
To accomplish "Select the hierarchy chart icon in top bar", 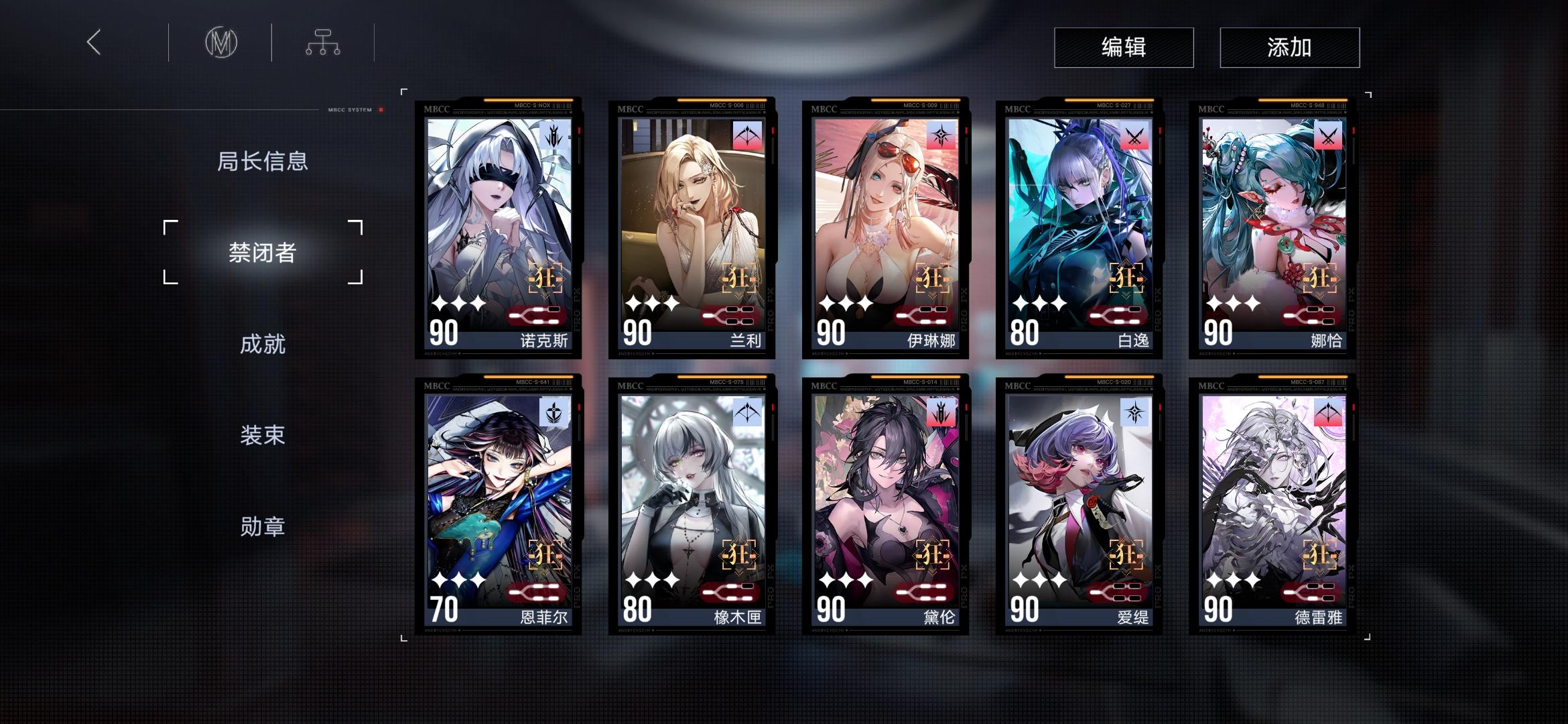I will [323, 42].
